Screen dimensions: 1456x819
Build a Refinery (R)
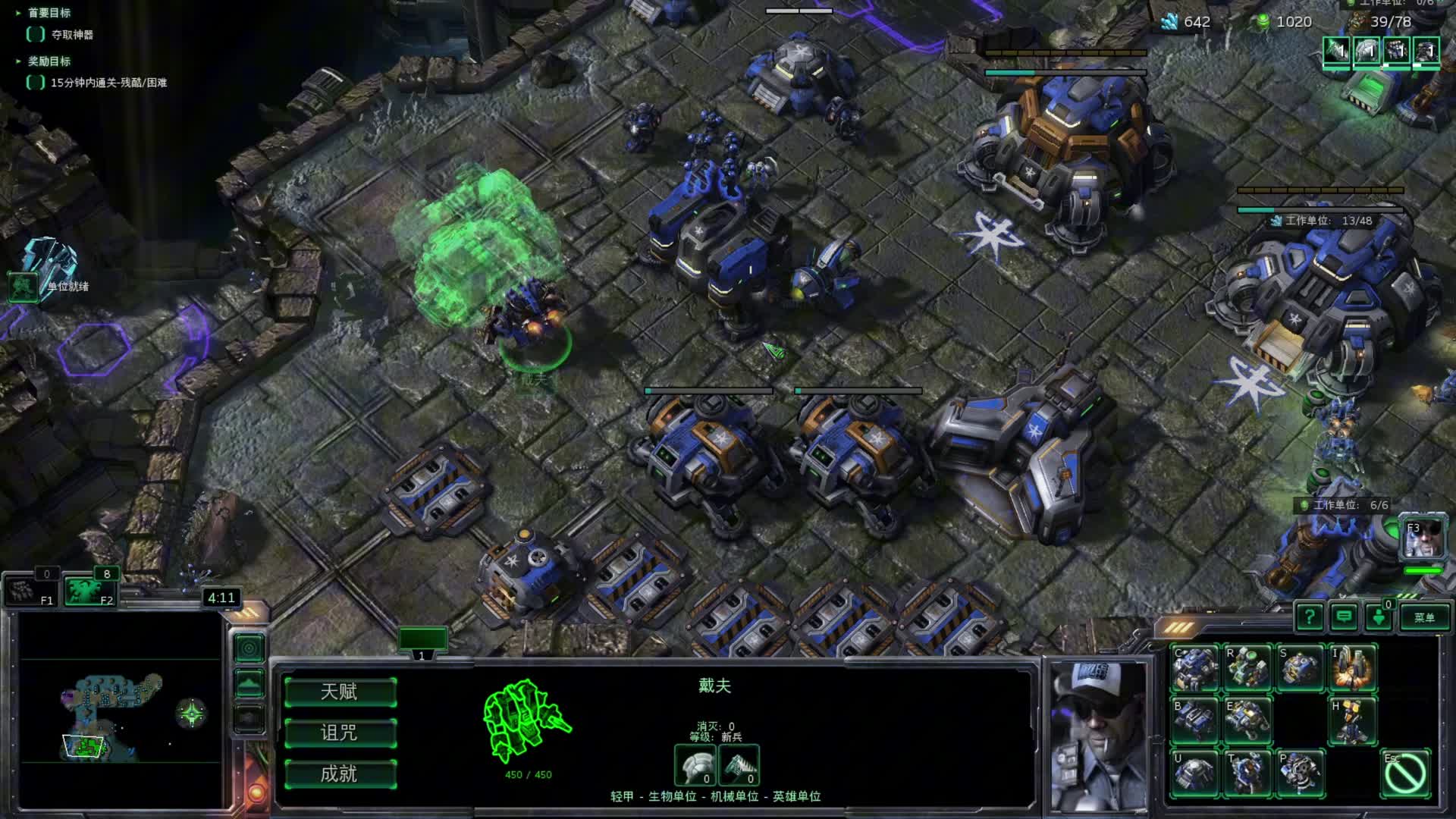coord(1247,668)
